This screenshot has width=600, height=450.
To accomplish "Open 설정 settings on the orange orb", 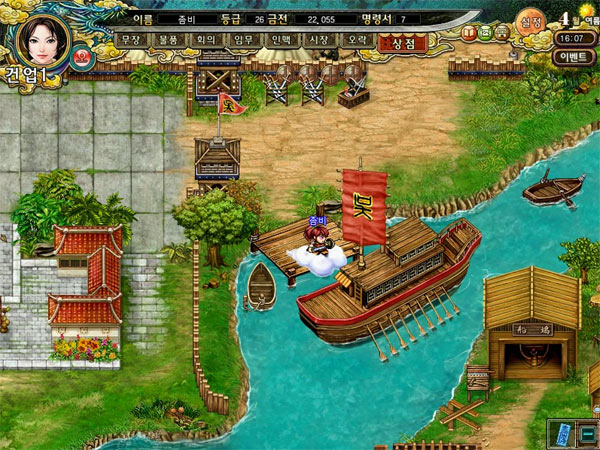I will tap(530, 22).
